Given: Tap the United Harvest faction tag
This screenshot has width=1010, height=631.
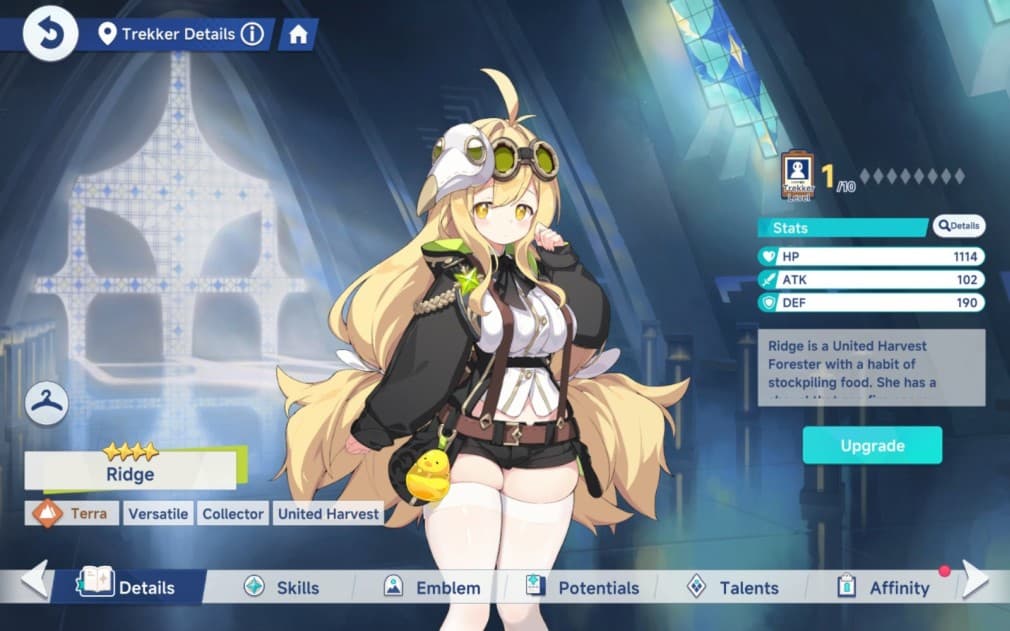Looking at the screenshot, I should point(328,514).
